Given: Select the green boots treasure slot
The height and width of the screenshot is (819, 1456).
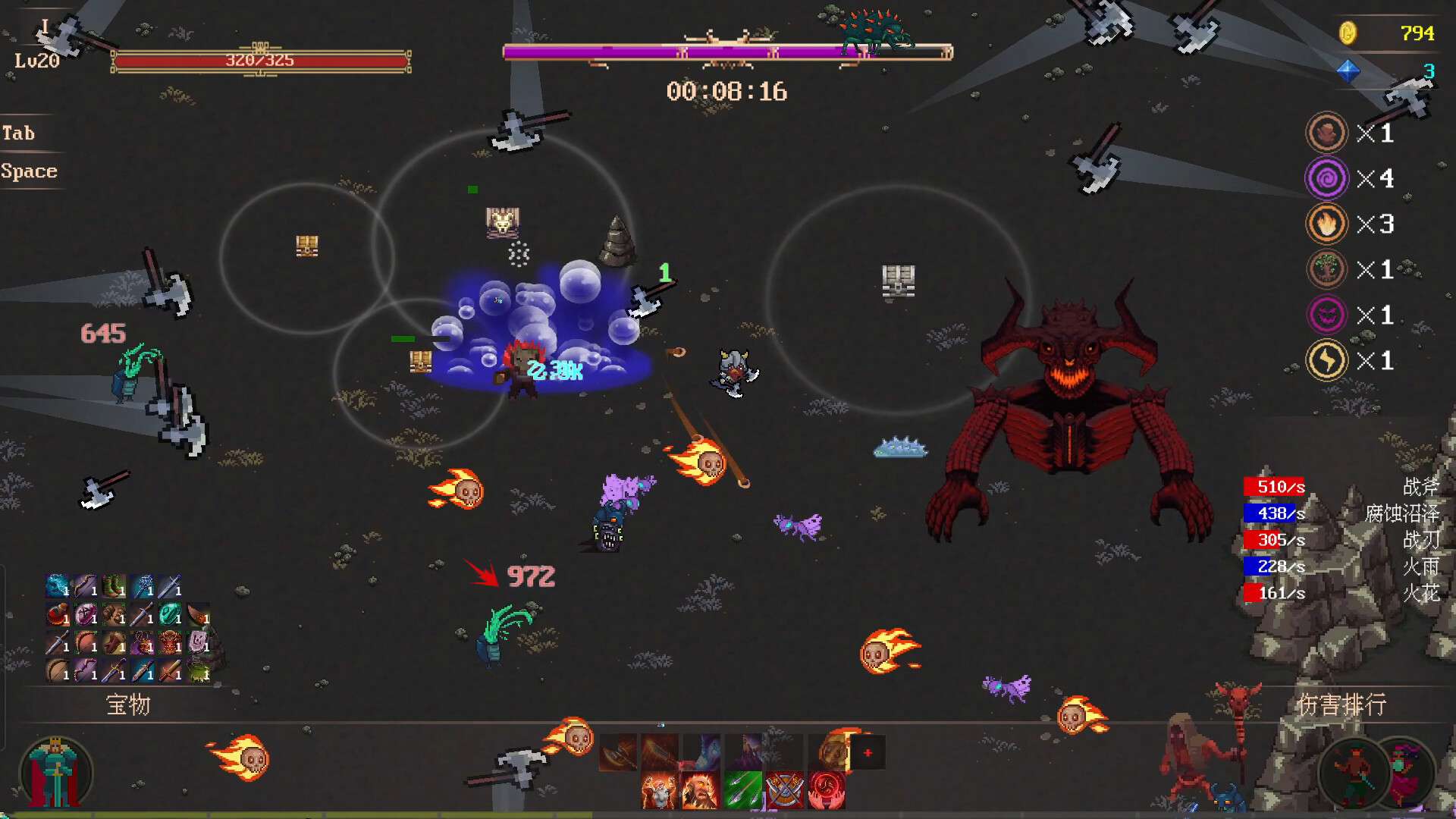Looking at the screenshot, I should coord(114,586).
